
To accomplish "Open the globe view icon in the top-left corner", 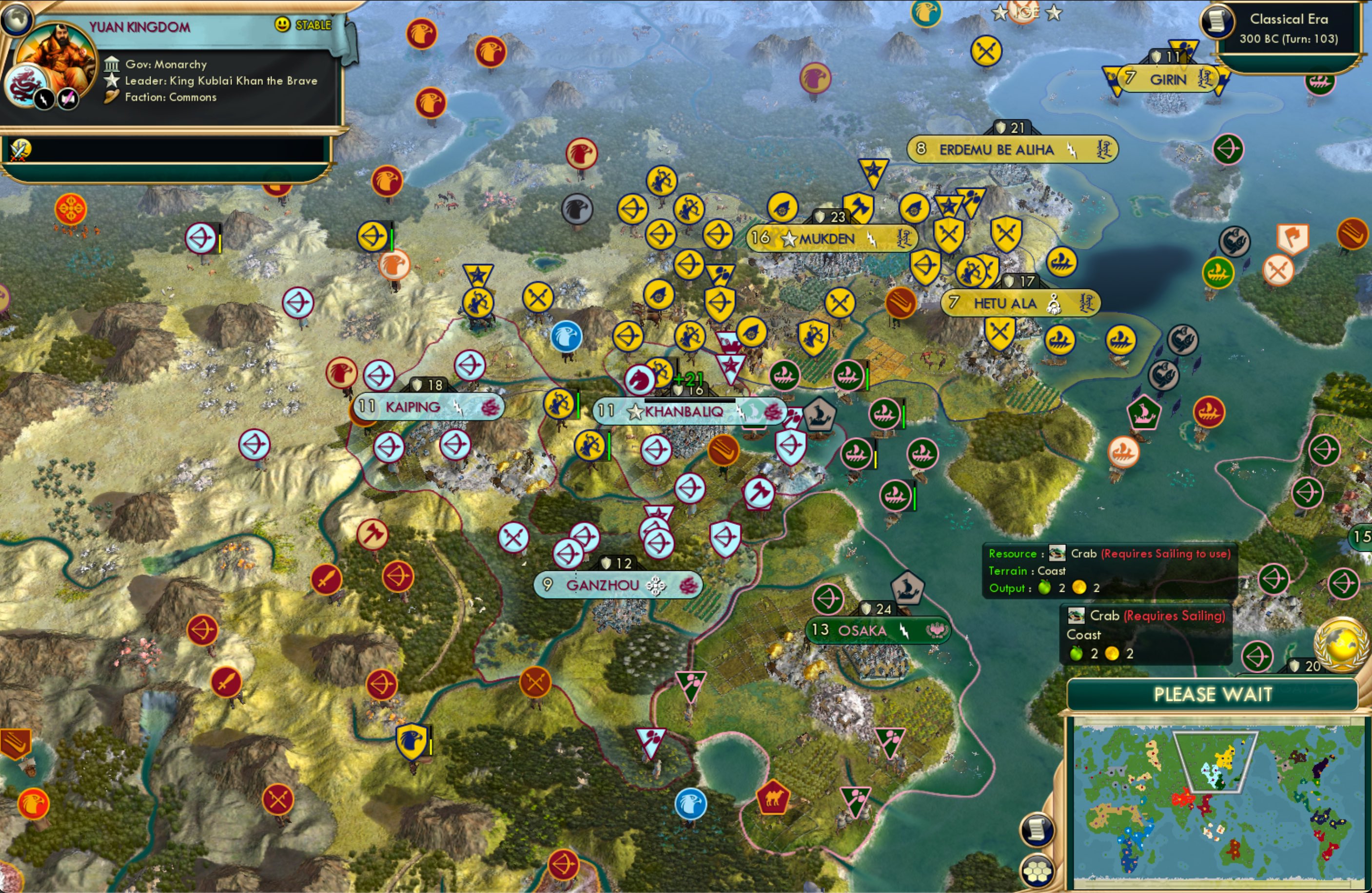I will (17, 20).
